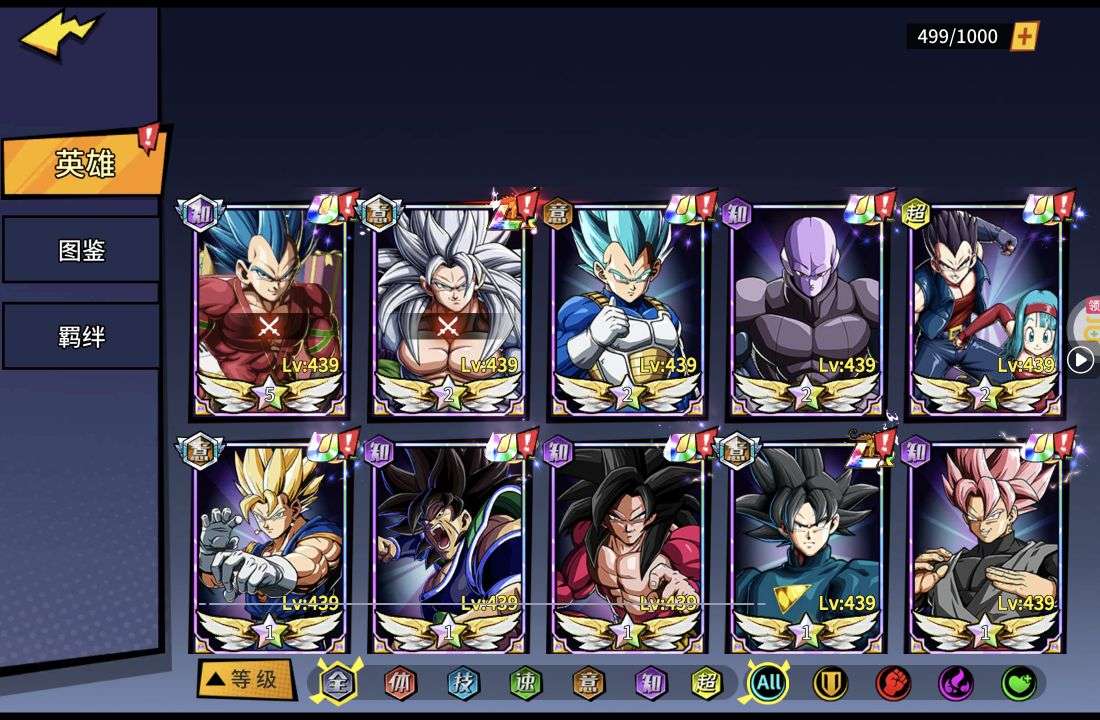Show all roles with the All filter

tap(768, 684)
